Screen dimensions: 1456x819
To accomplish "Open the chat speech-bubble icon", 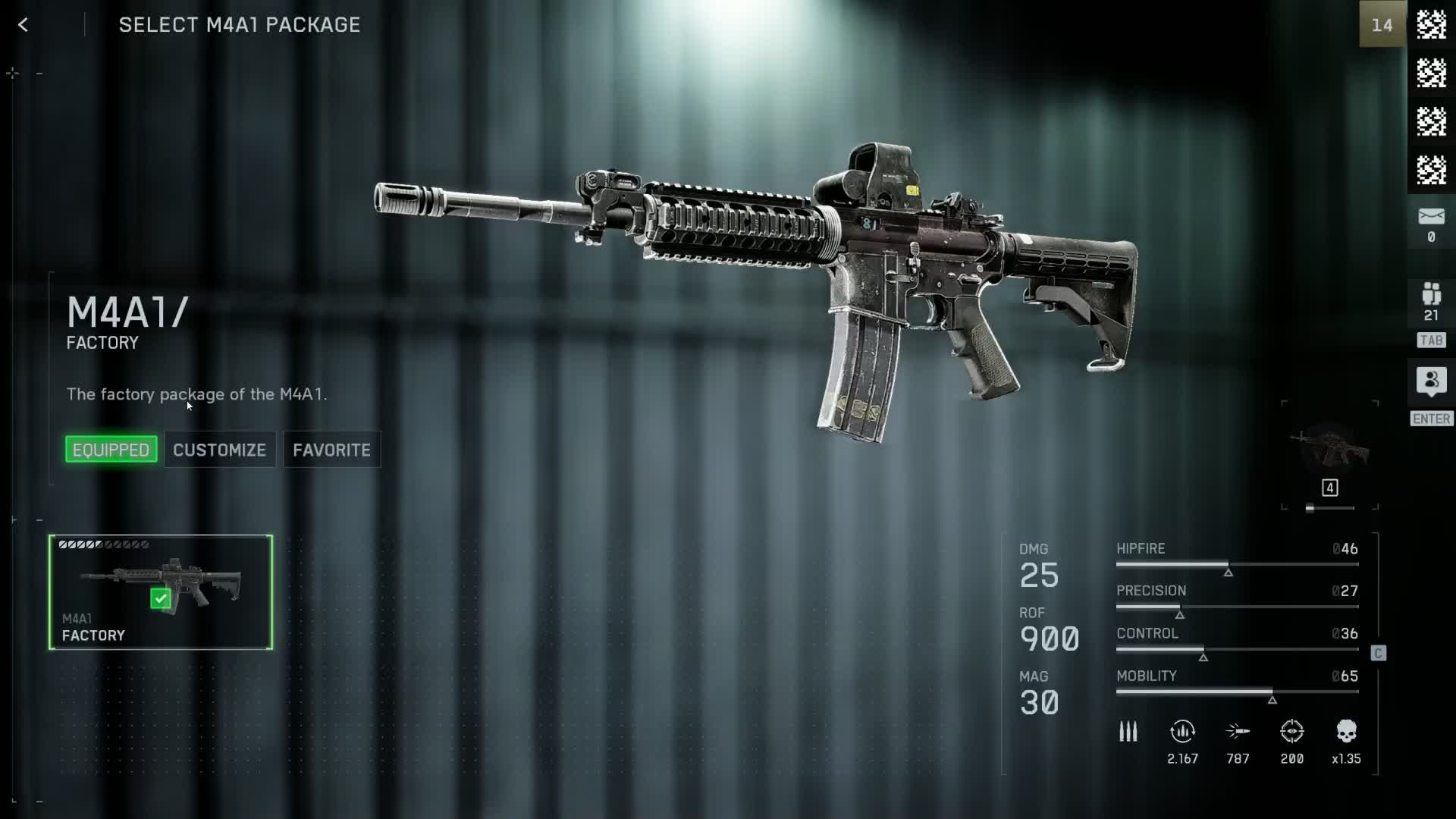I will tap(1431, 381).
